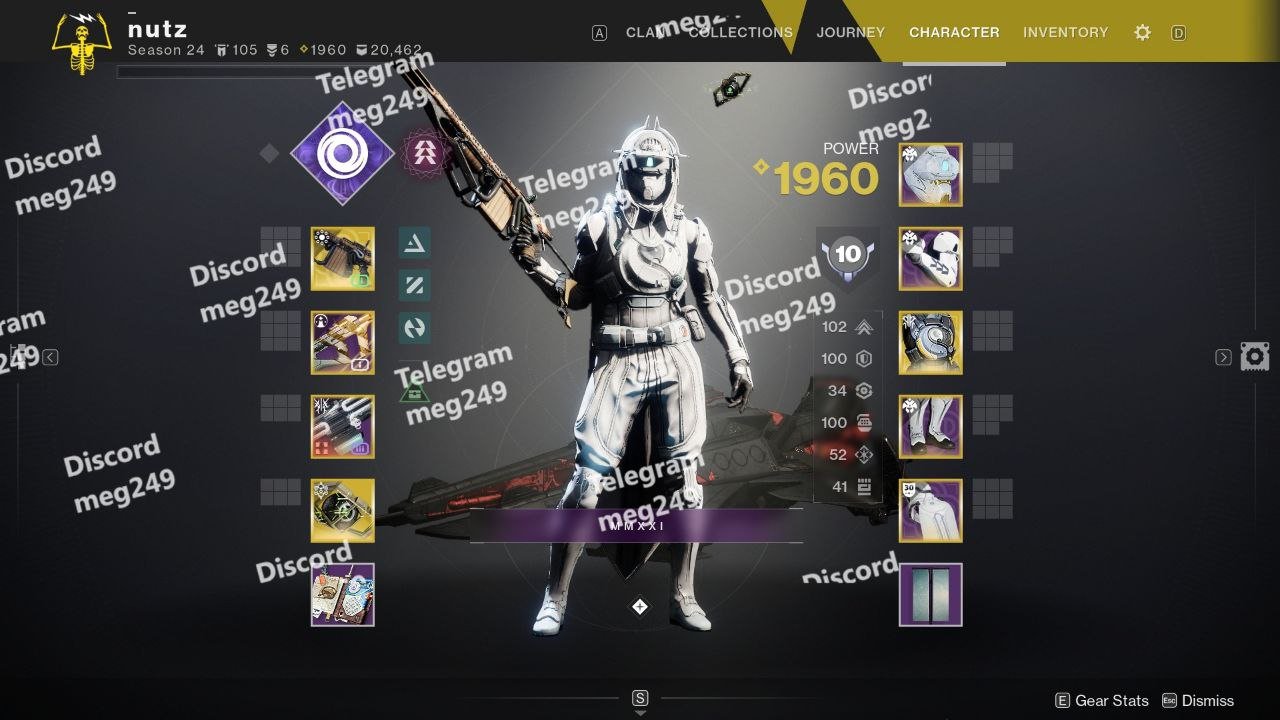
Task: Open the Warlock bond class item slot
Action: coord(930,511)
